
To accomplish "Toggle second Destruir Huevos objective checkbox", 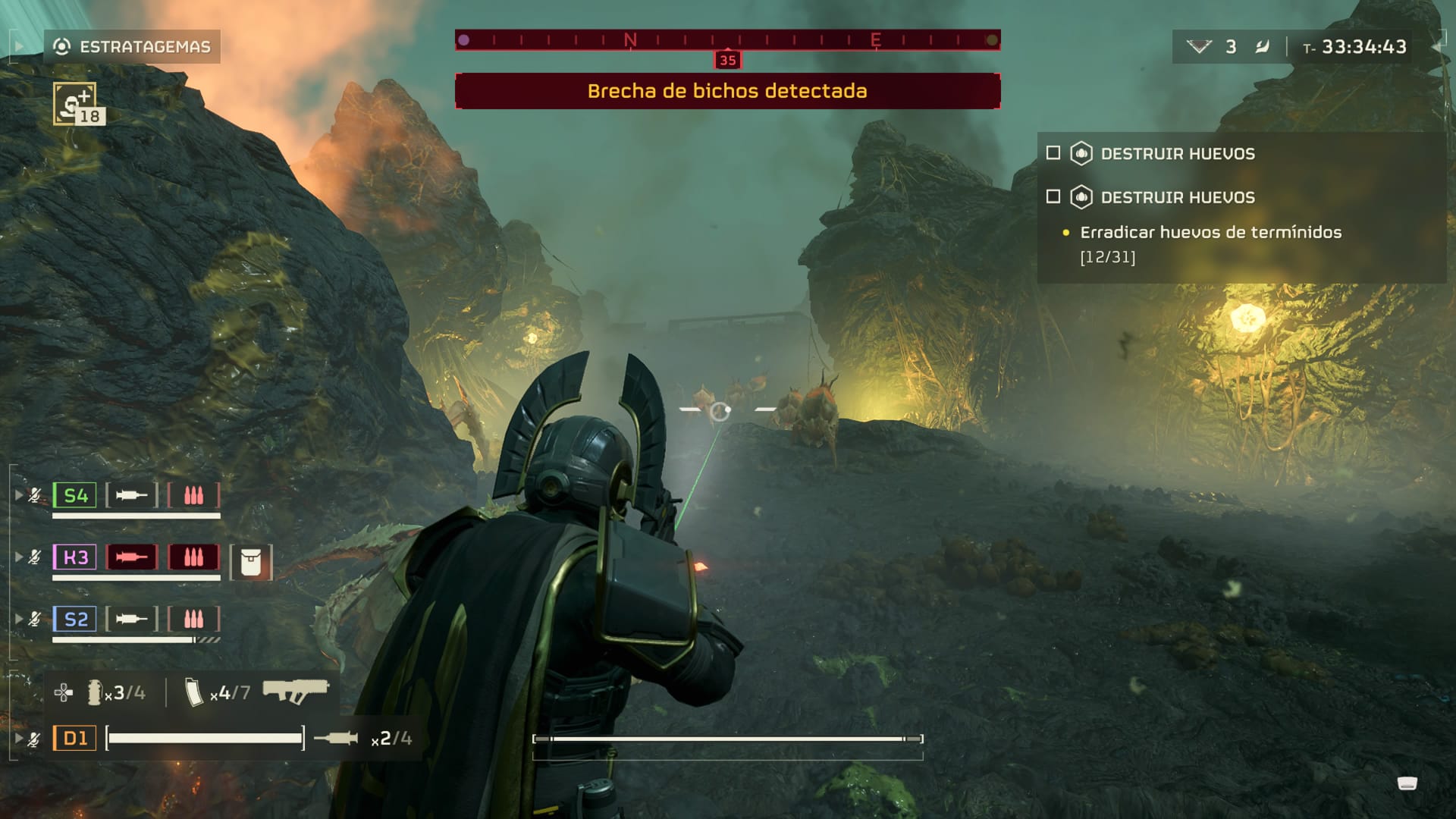I will (x=1053, y=197).
